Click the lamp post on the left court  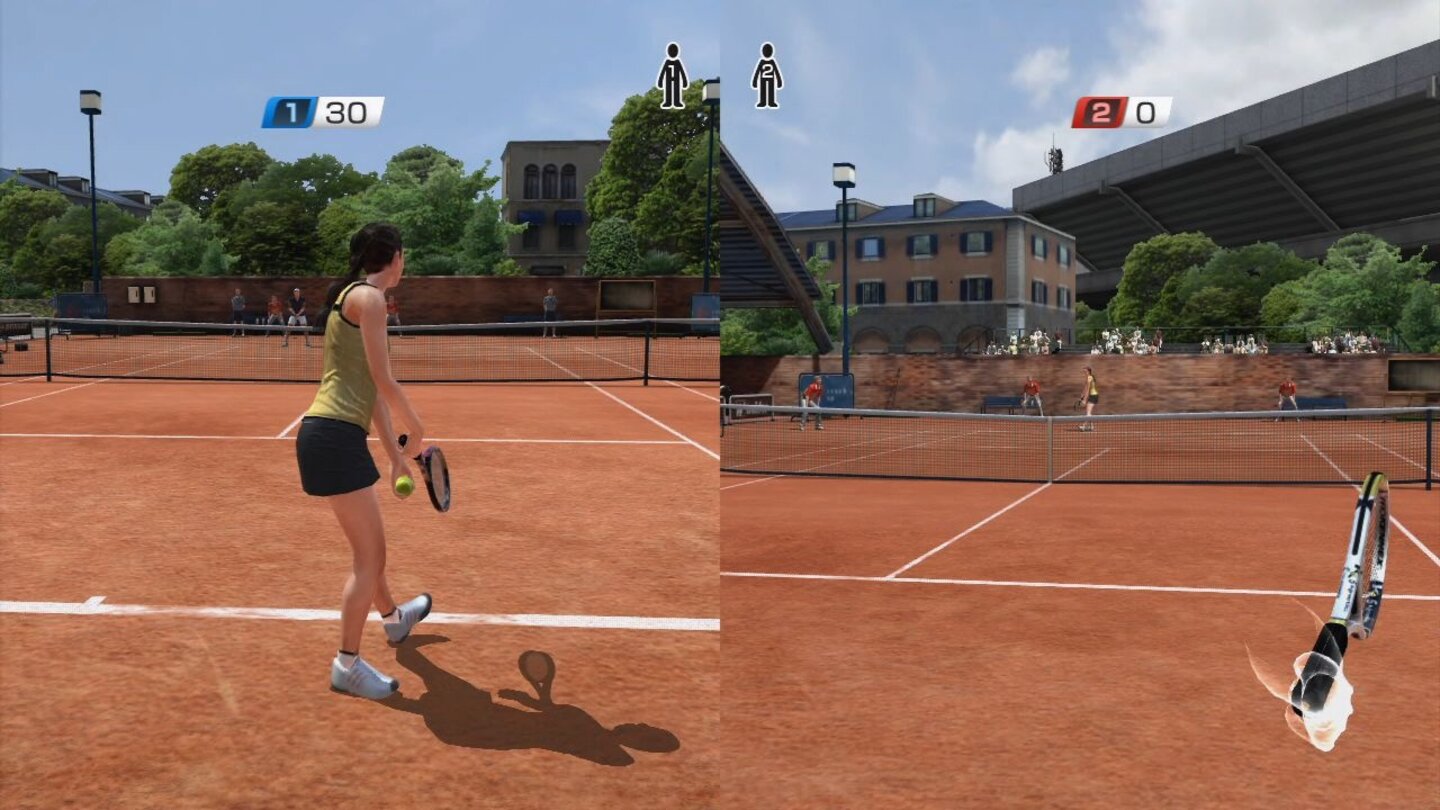click(x=91, y=105)
